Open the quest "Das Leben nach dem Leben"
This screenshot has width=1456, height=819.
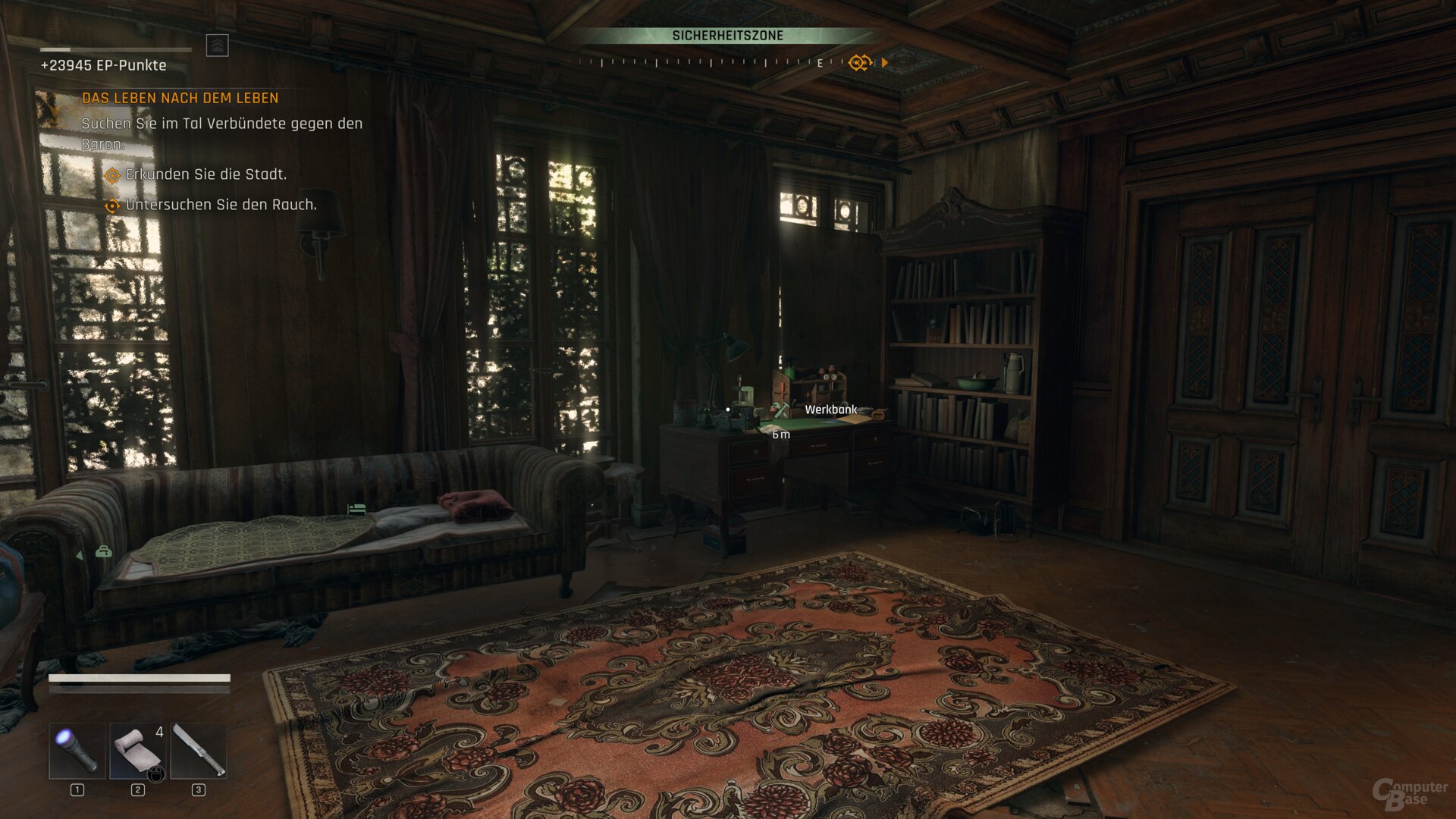point(180,98)
